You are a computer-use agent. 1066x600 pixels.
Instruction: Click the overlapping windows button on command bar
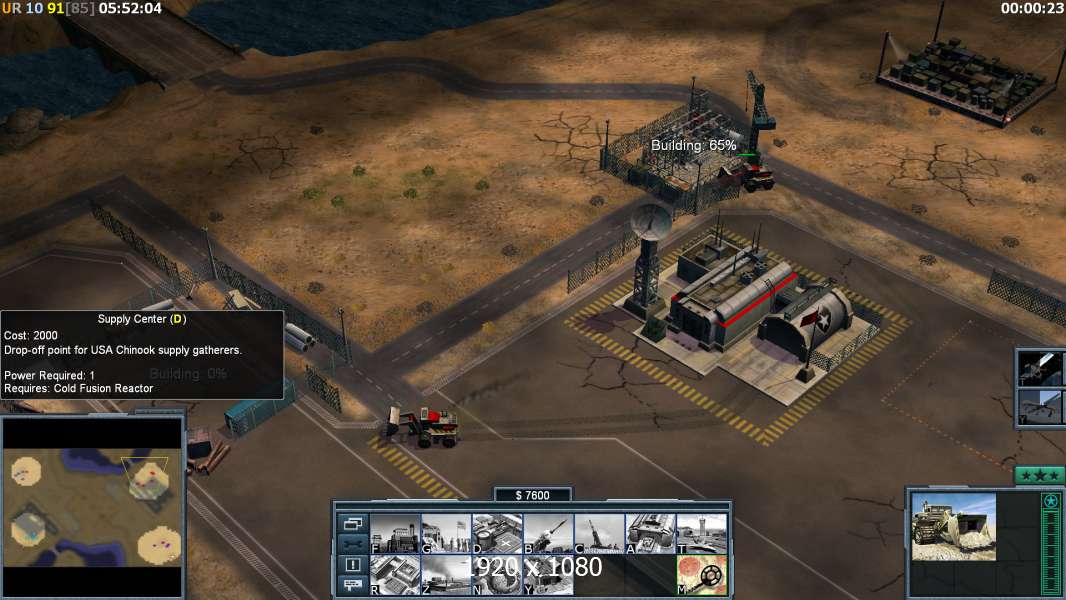[x=353, y=523]
